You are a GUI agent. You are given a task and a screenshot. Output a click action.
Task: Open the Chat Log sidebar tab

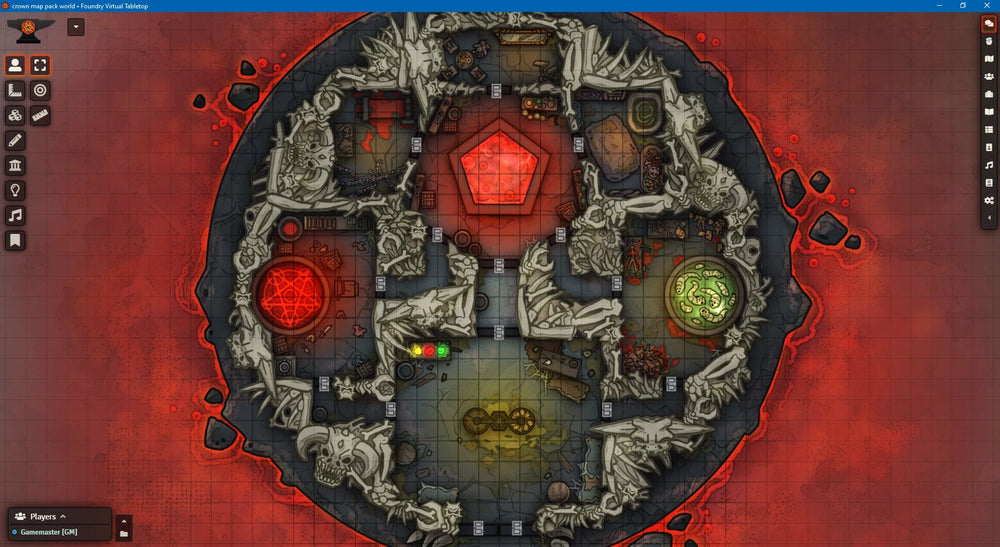(988, 25)
